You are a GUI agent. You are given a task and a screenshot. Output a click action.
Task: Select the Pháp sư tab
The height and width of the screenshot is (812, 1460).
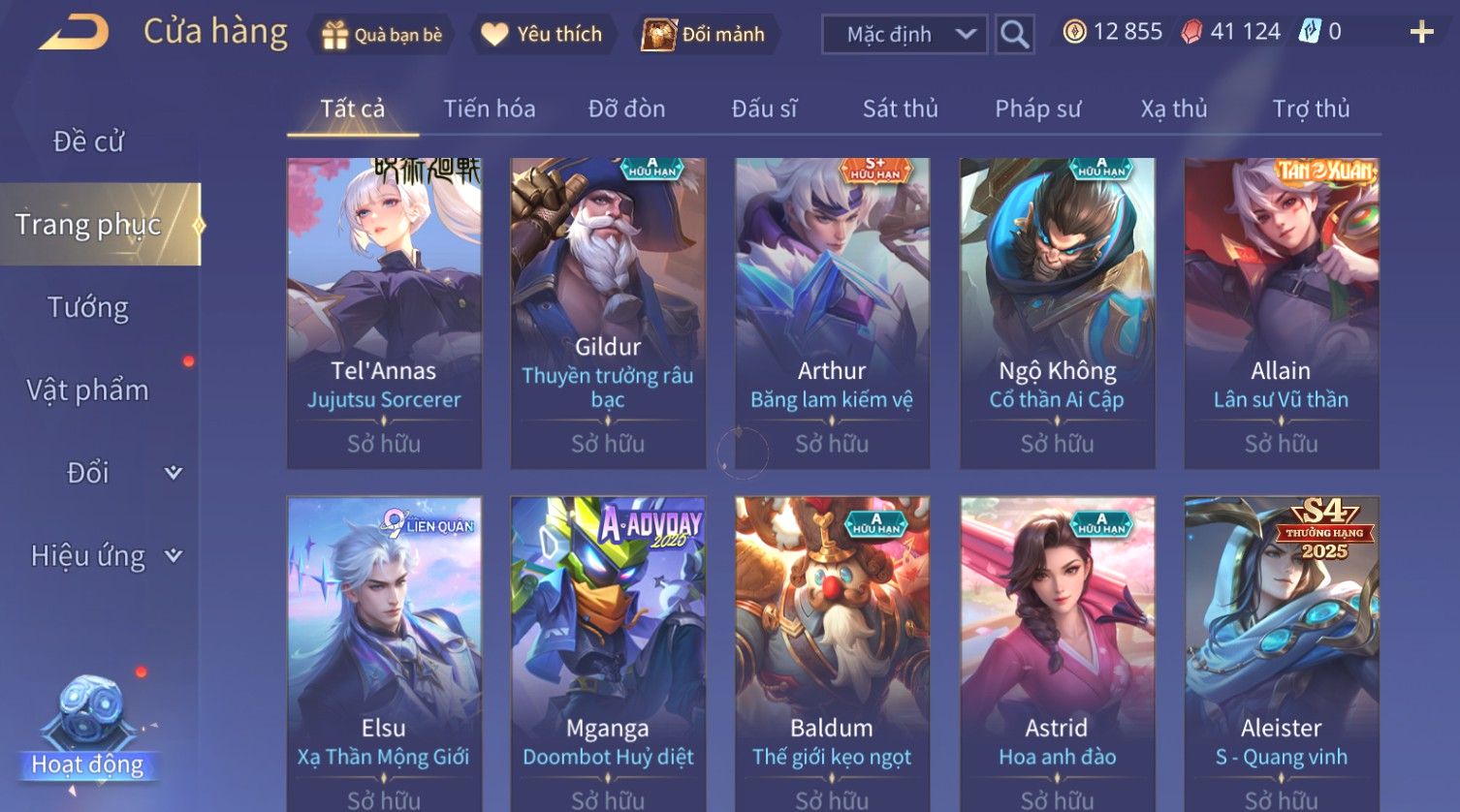[x=1037, y=109]
